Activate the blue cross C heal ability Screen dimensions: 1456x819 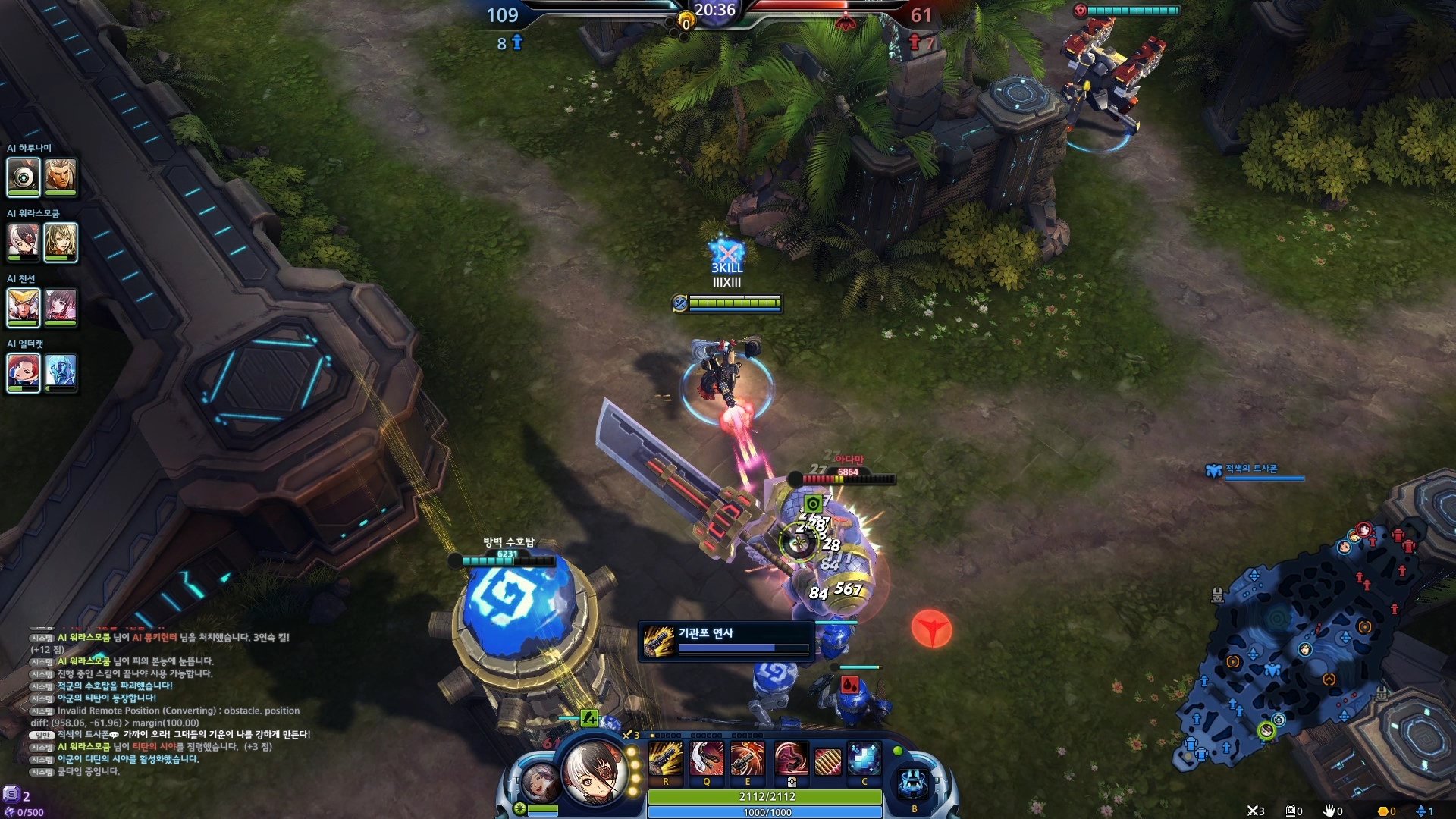(864, 758)
